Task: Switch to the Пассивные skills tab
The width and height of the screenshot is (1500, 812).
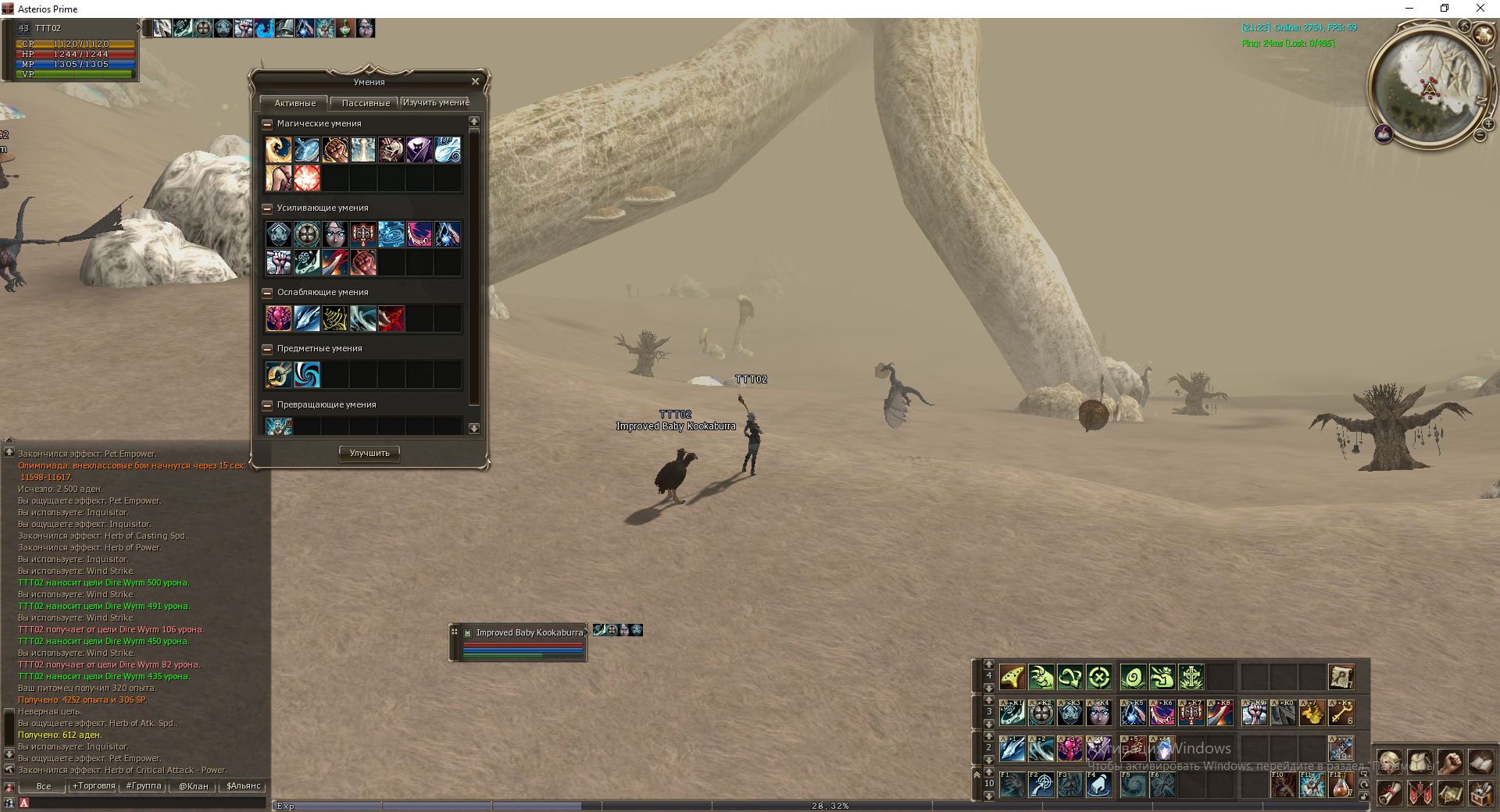Action: click(x=366, y=103)
